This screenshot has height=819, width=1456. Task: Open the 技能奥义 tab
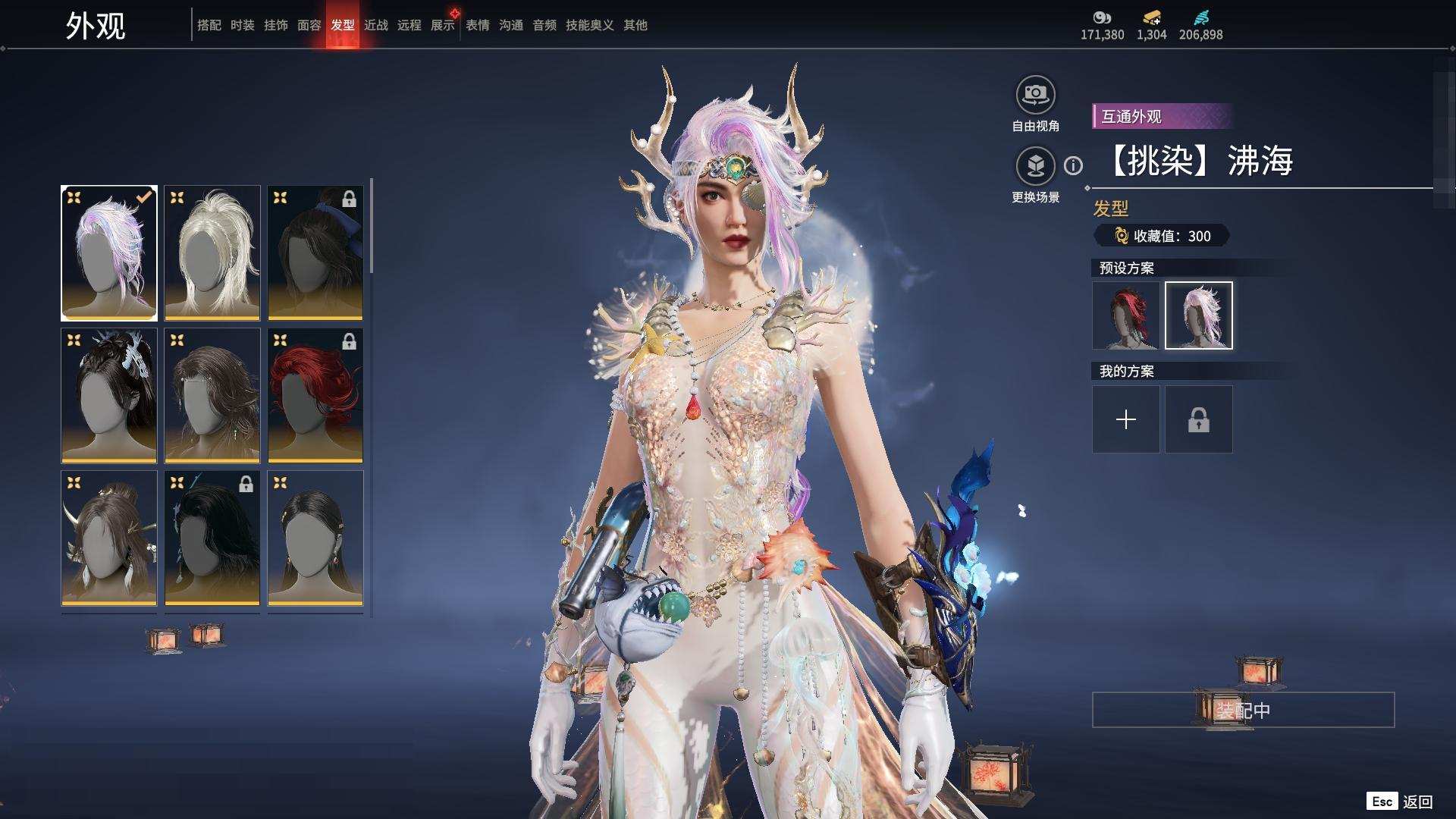coord(589,25)
